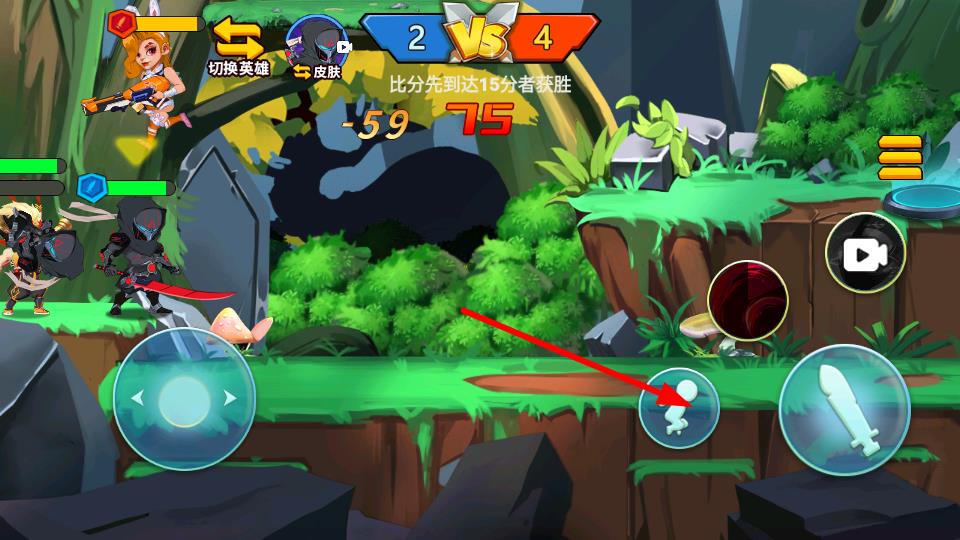This screenshot has width=960, height=540.
Task: Tap the switch hero arrows button
Action: click(238, 41)
